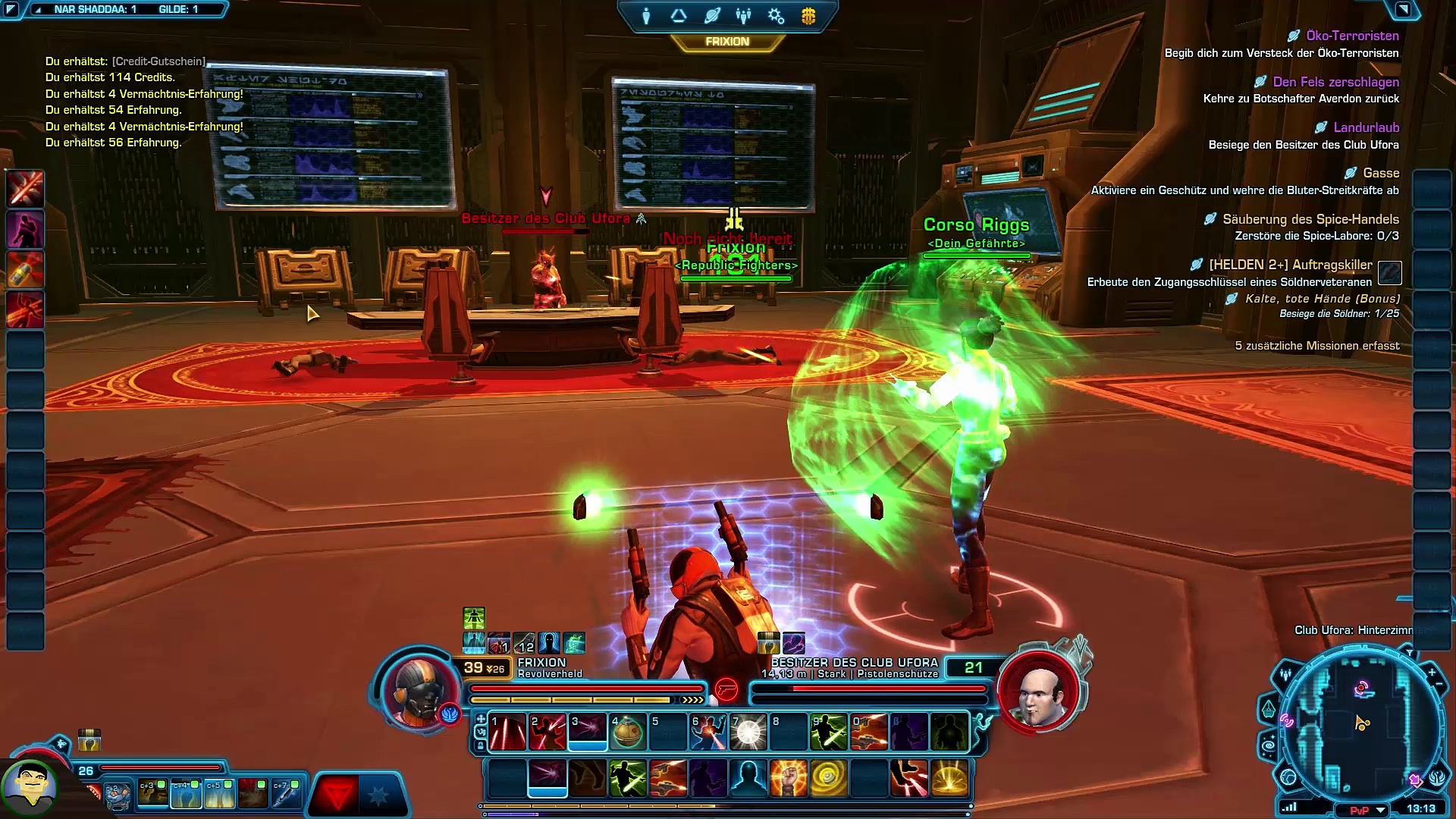Screen dimensions: 1456x819
Task: Open the planet icon menu in top bar
Action: pos(711,16)
